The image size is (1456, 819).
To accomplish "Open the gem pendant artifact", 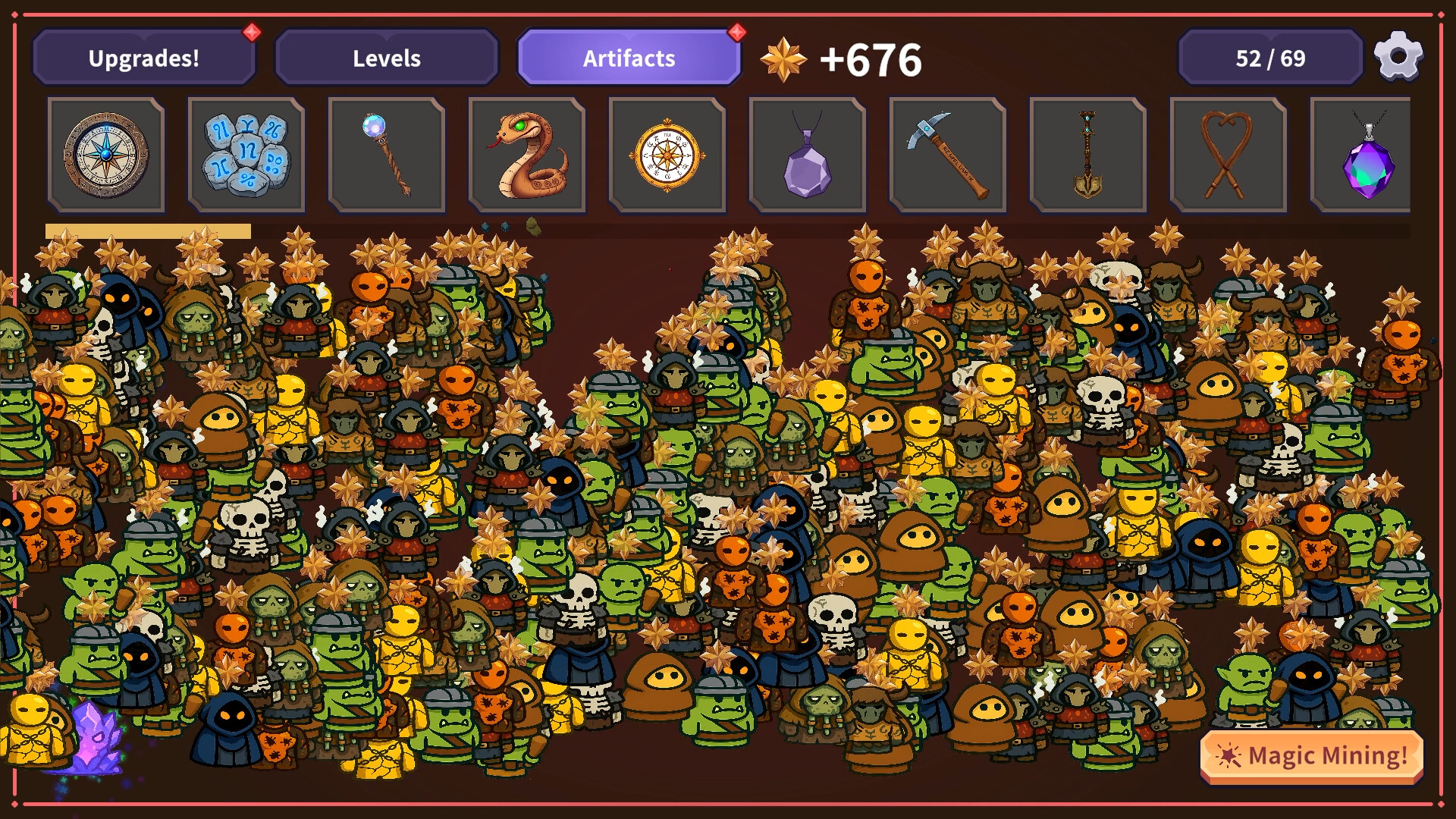I will [1370, 155].
